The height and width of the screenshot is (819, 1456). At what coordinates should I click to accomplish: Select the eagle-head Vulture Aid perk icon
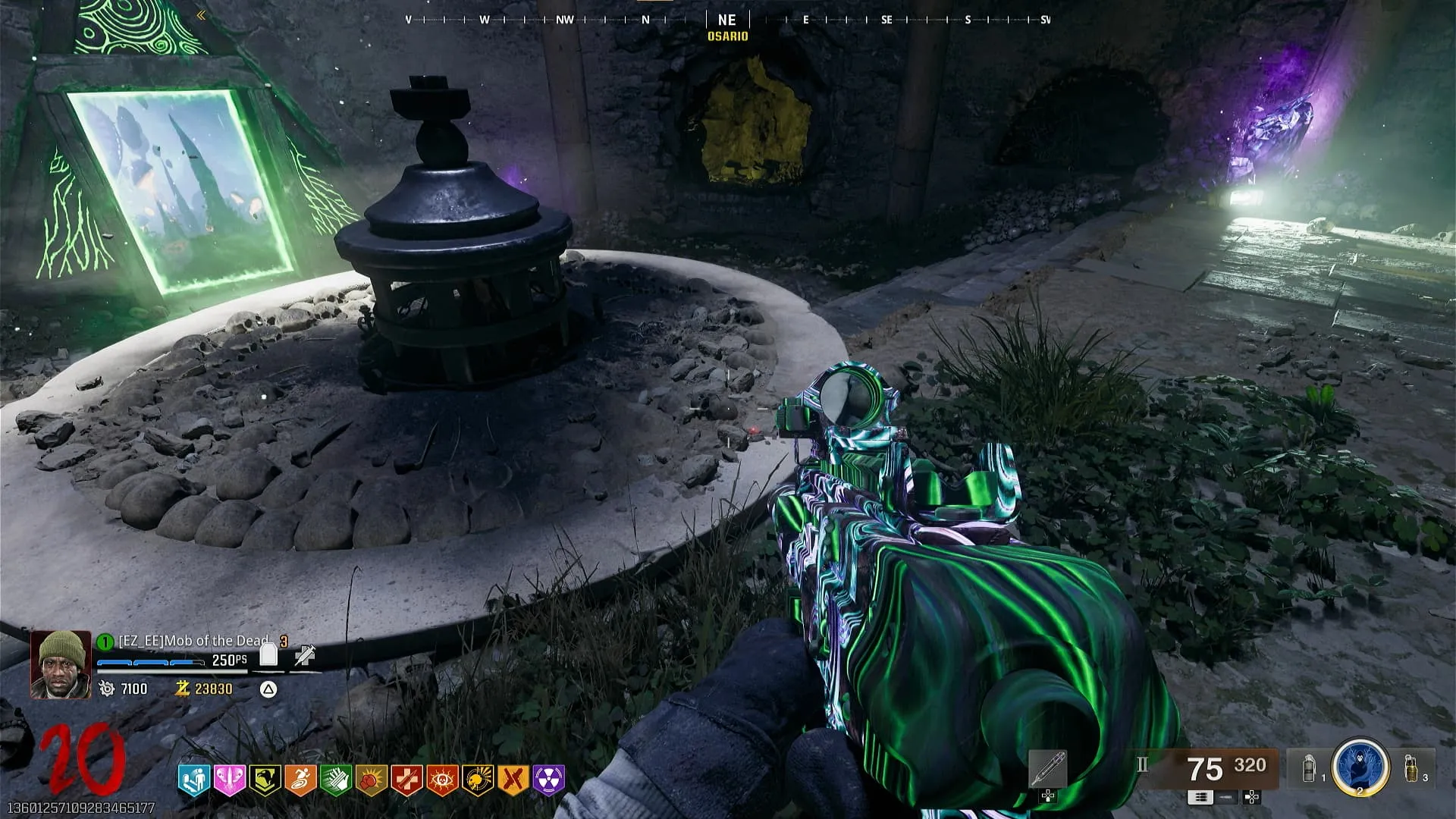click(265, 780)
